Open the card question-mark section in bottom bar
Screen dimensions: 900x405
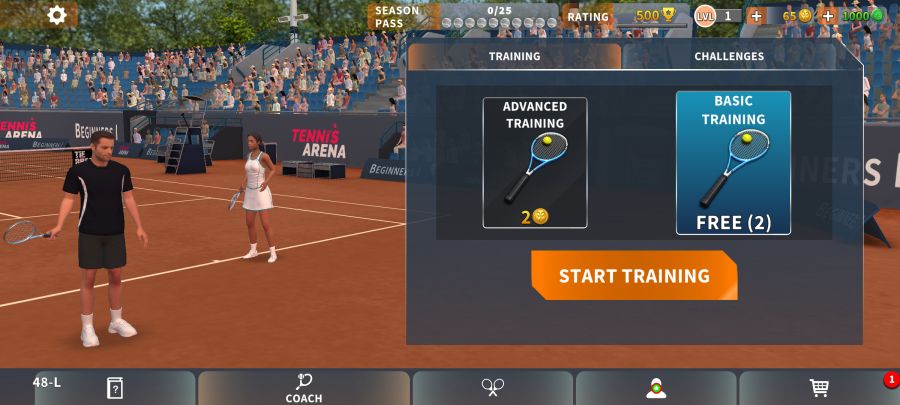[x=115, y=388]
